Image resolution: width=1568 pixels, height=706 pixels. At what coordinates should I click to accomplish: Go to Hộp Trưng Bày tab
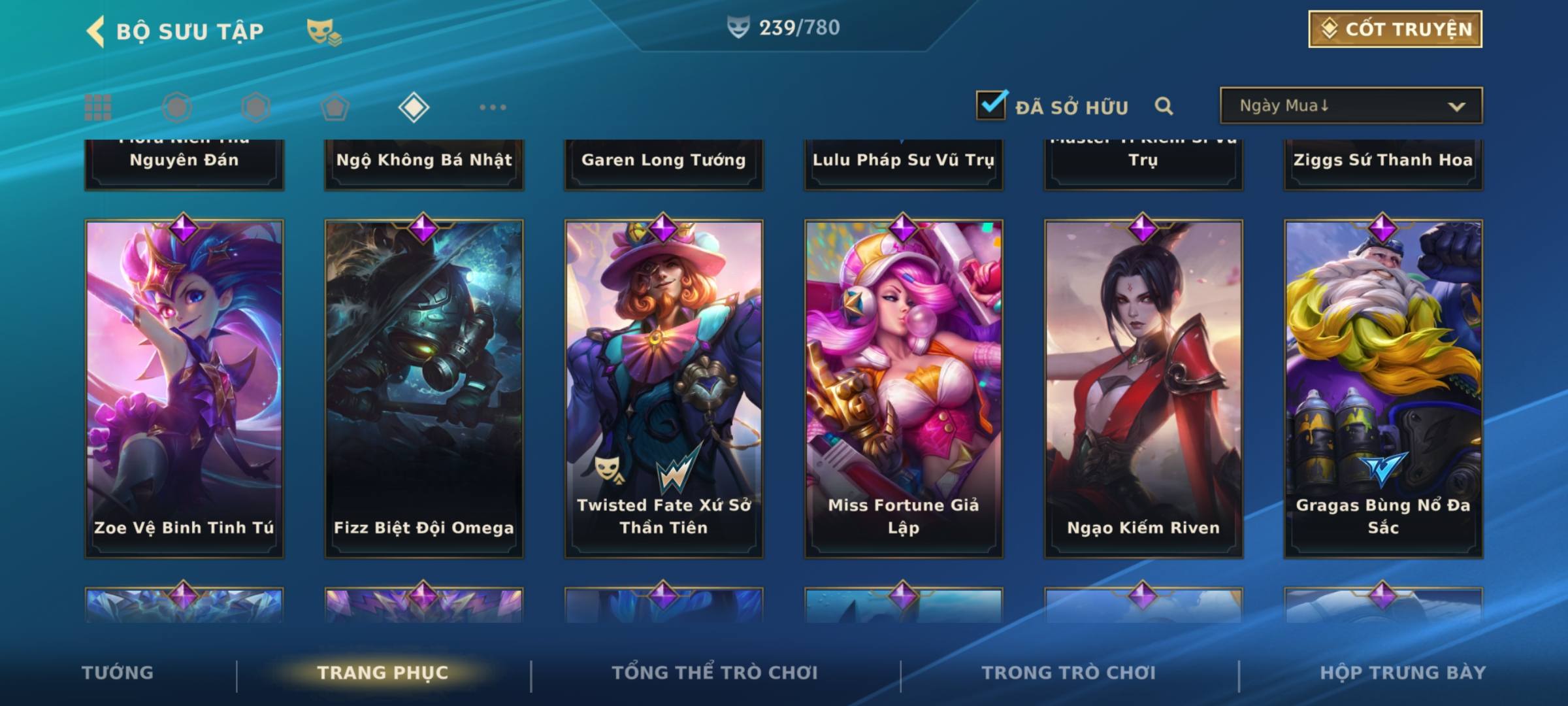[1403, 673]
